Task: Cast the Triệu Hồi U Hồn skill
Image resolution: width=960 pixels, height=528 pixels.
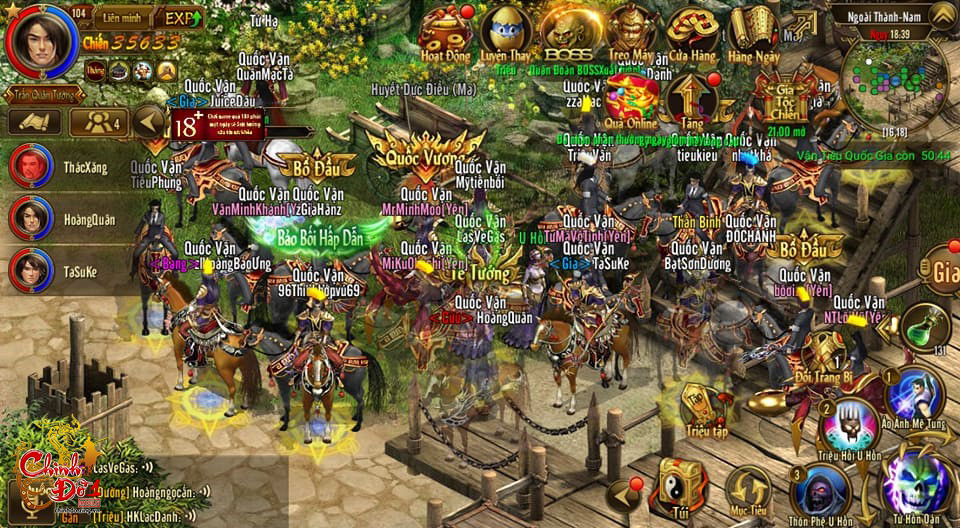Action: pyautogui.click(x=848, y=425)
